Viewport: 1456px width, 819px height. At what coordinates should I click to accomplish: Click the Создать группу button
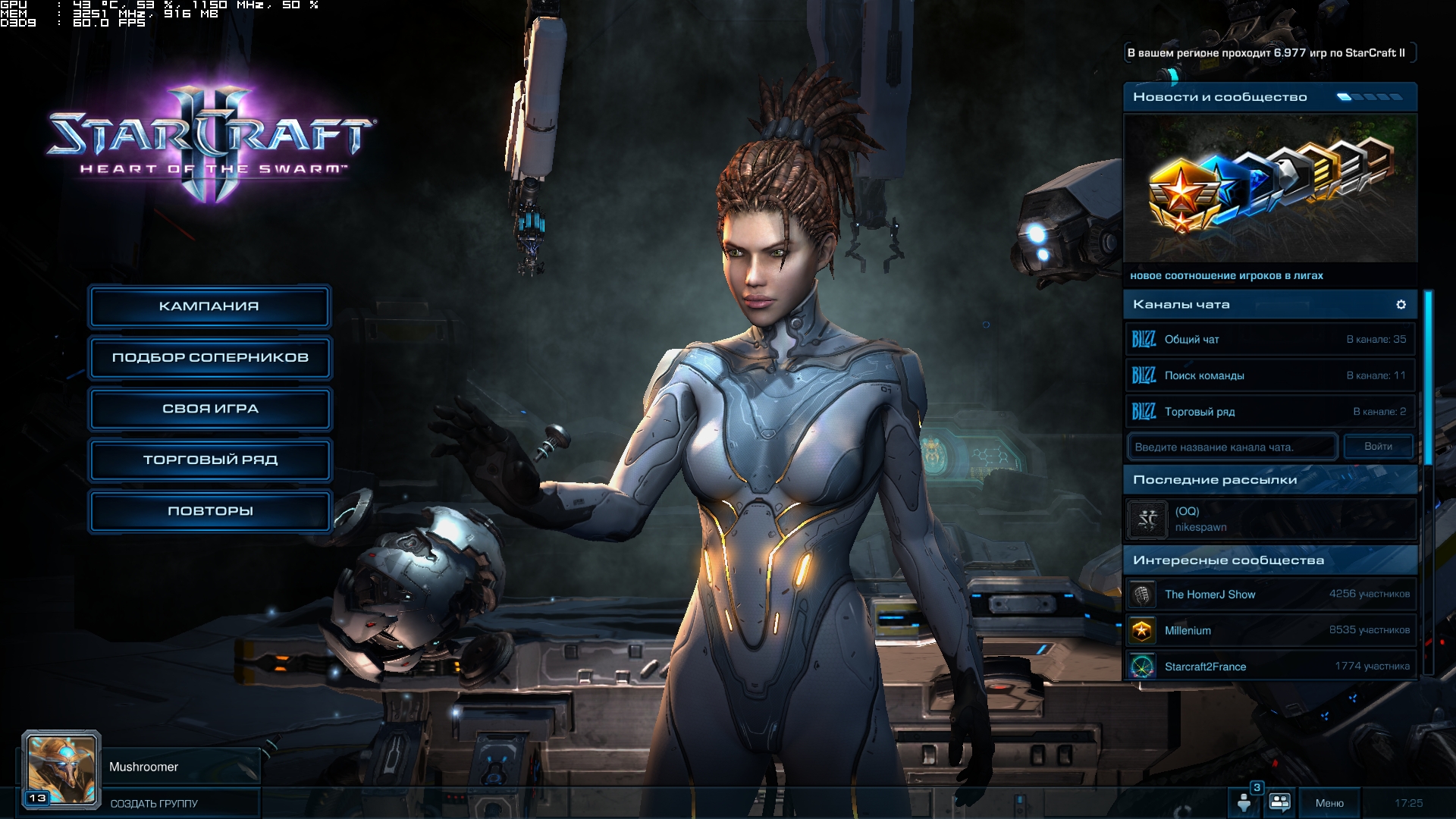(154, 804)
